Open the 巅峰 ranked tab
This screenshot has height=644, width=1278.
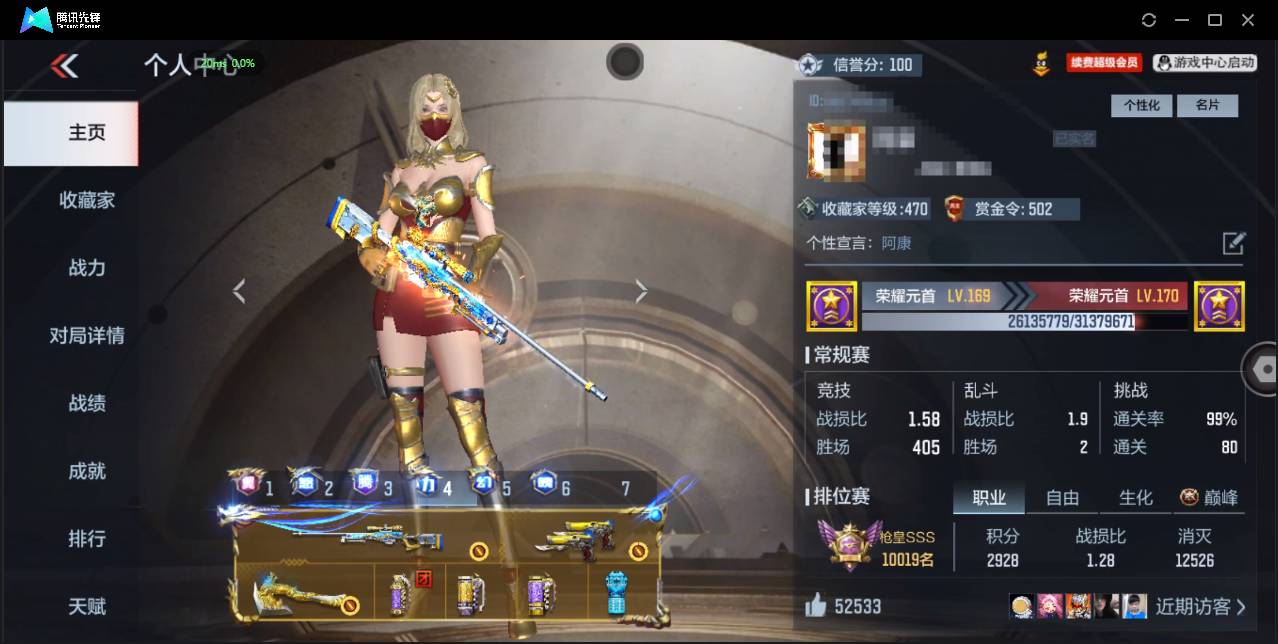1208,498
